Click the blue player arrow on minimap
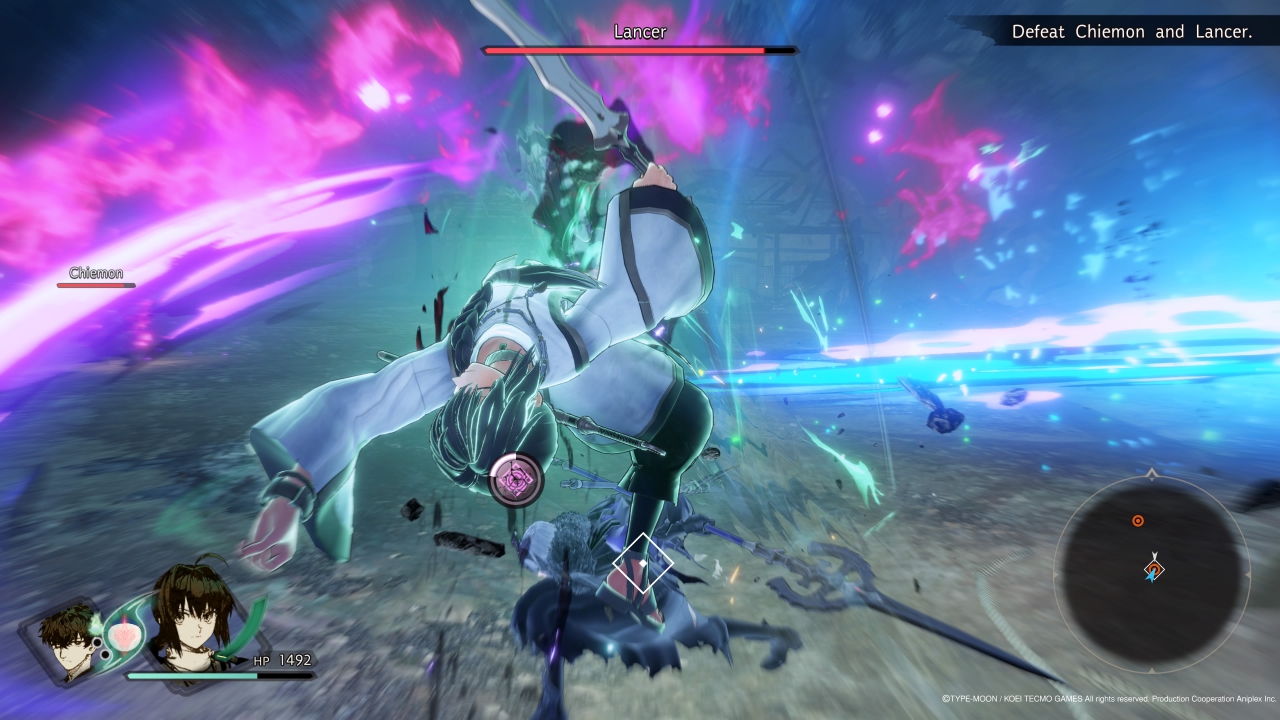The image size is (1280, 720). (1152, 572)
